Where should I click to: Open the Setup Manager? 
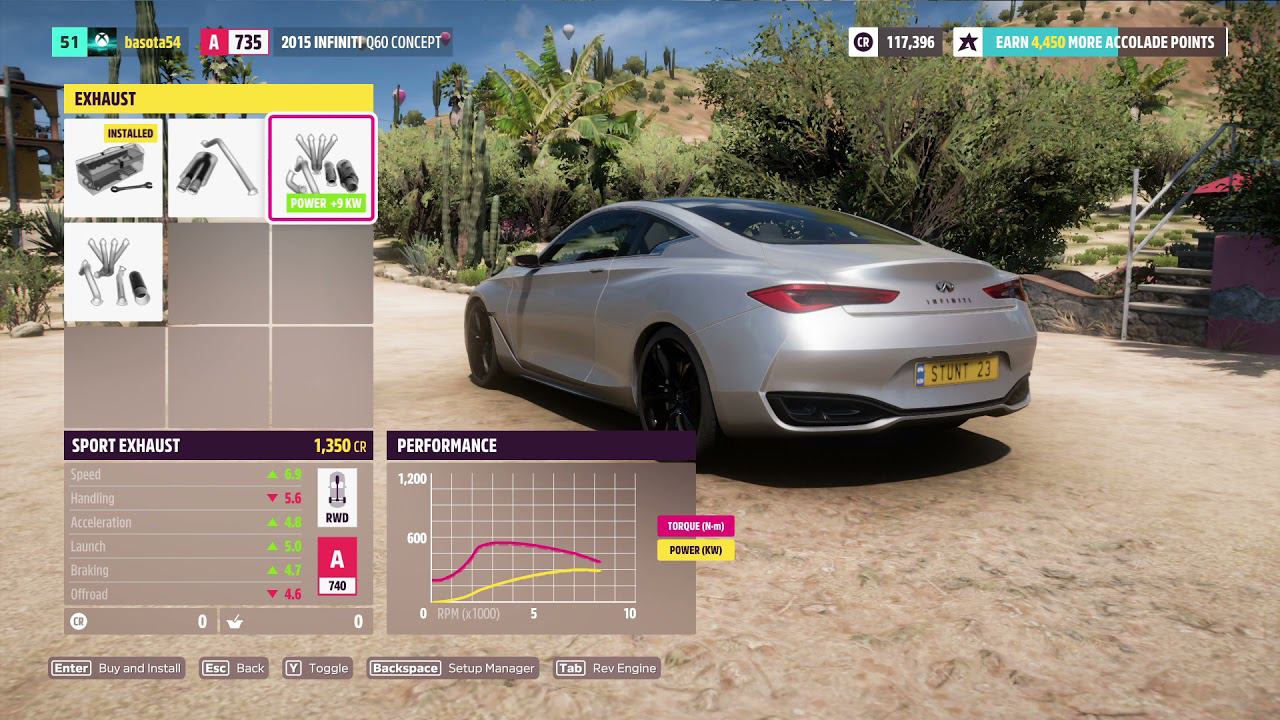453,668
